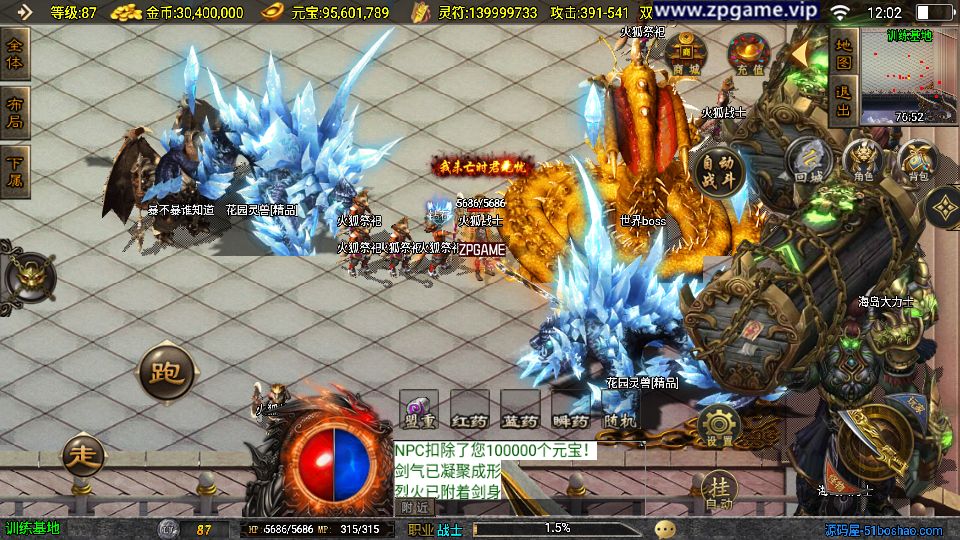Use the 盟重 teleport scroll slot
This screenshot has height=540, width=960.
[419, 410]
